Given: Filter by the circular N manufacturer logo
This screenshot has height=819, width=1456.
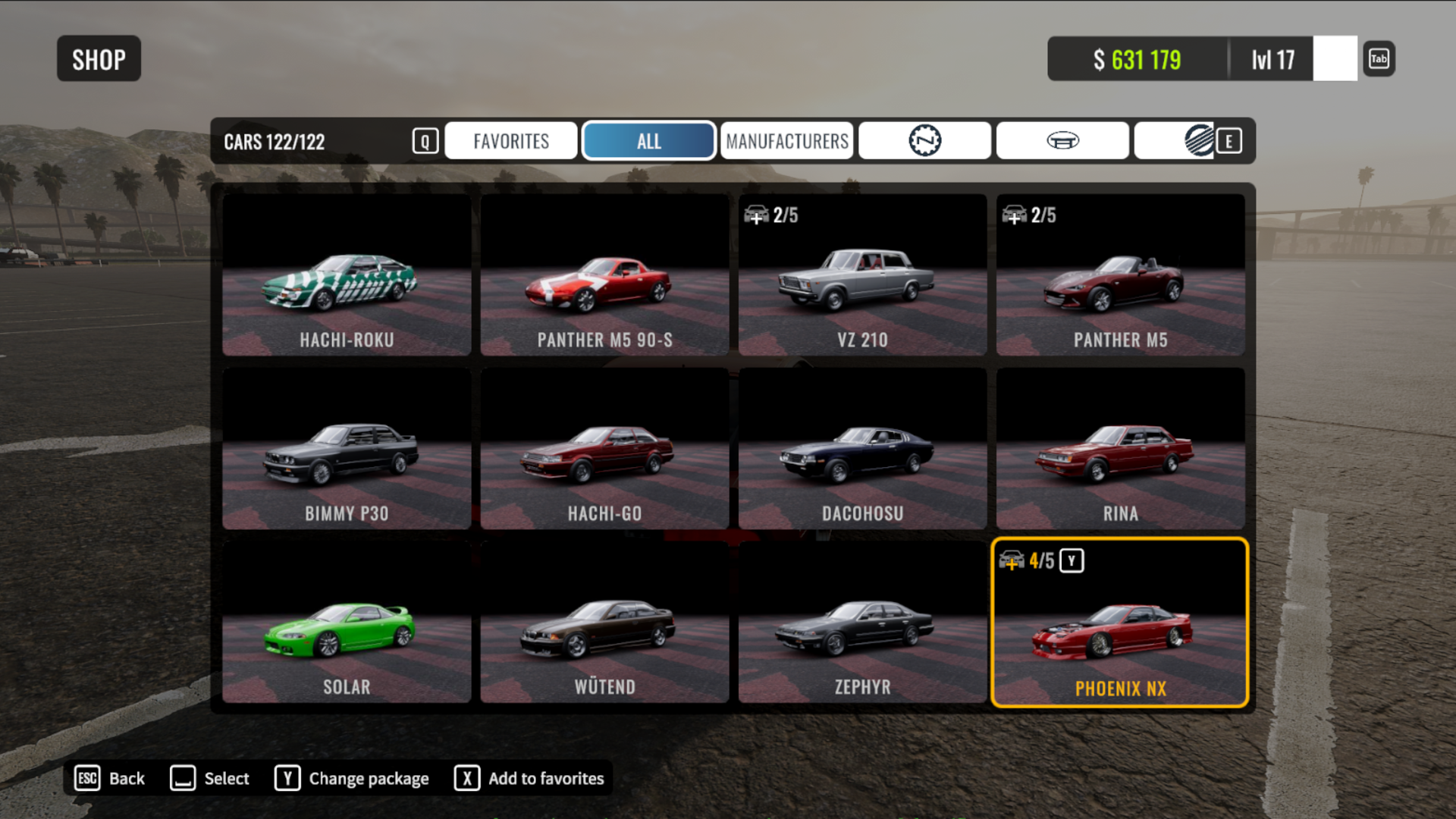Looking at the screenshot, I should [924, 141].
